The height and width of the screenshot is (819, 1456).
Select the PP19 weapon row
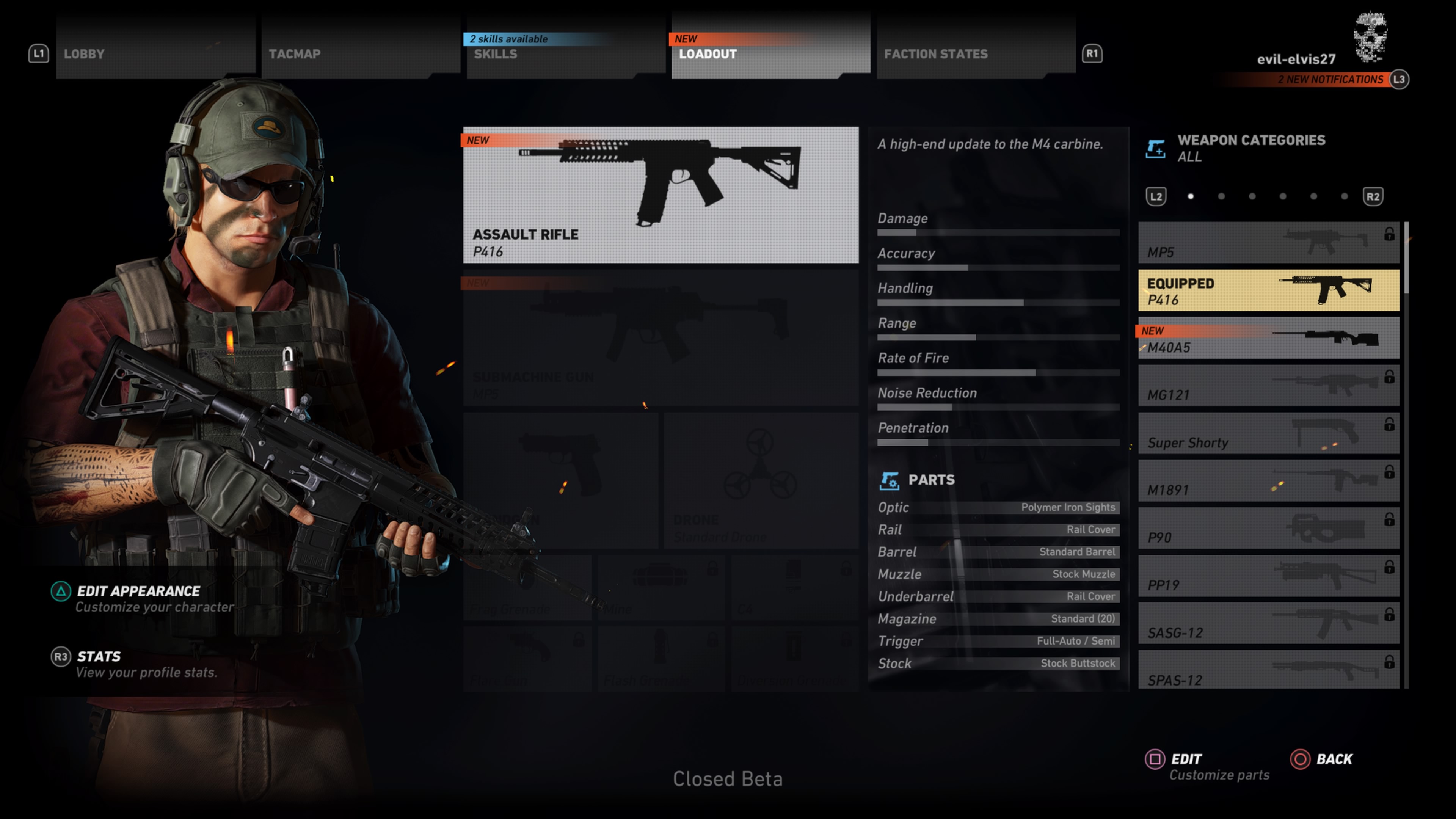click(1268, 576)
